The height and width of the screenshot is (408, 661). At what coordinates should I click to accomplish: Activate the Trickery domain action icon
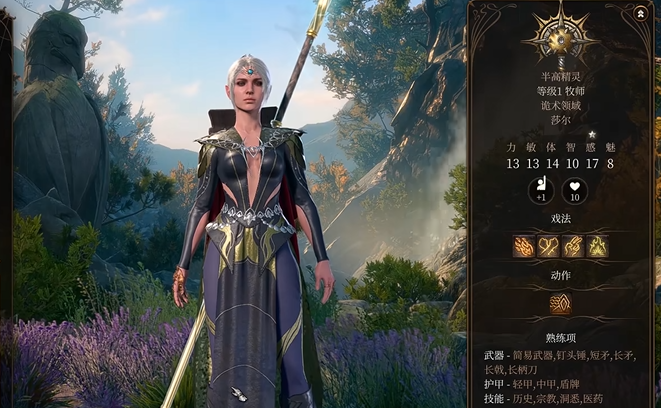(x=561, y=303)
